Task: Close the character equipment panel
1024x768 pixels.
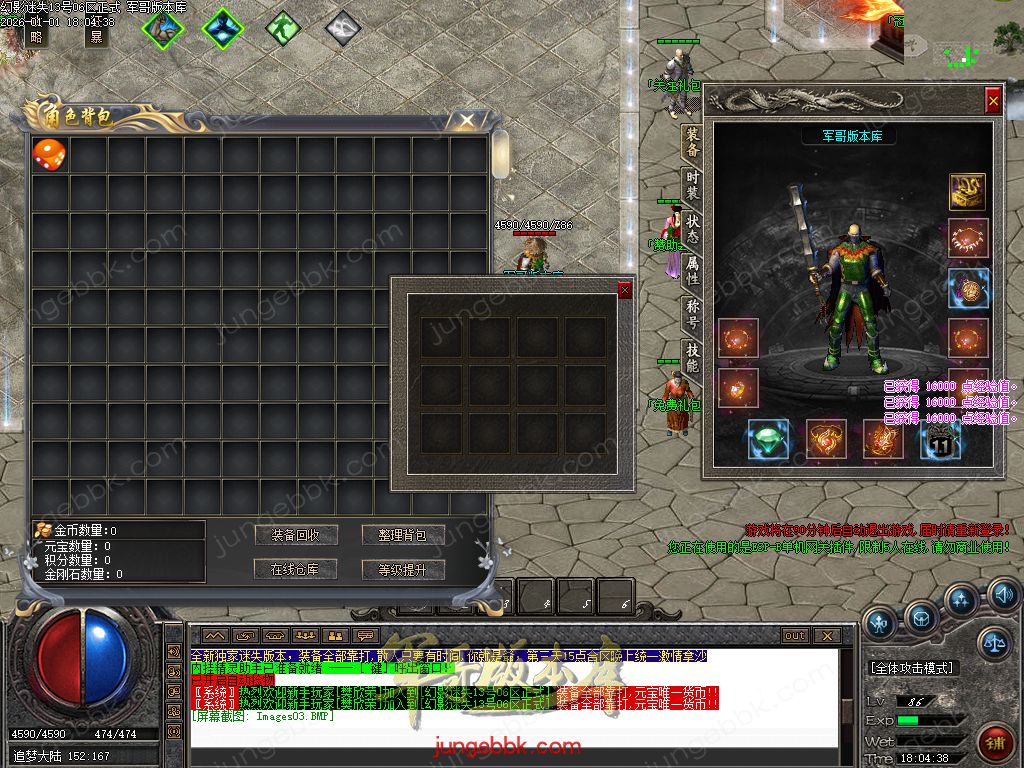Action: (992, 101)
